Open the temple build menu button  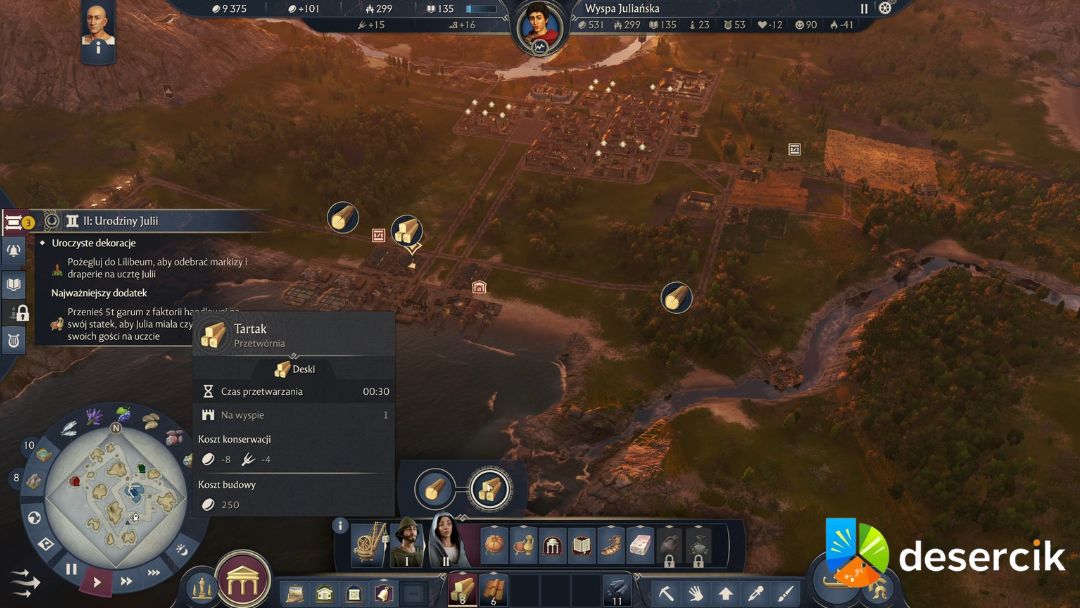(x=243, y=578)
